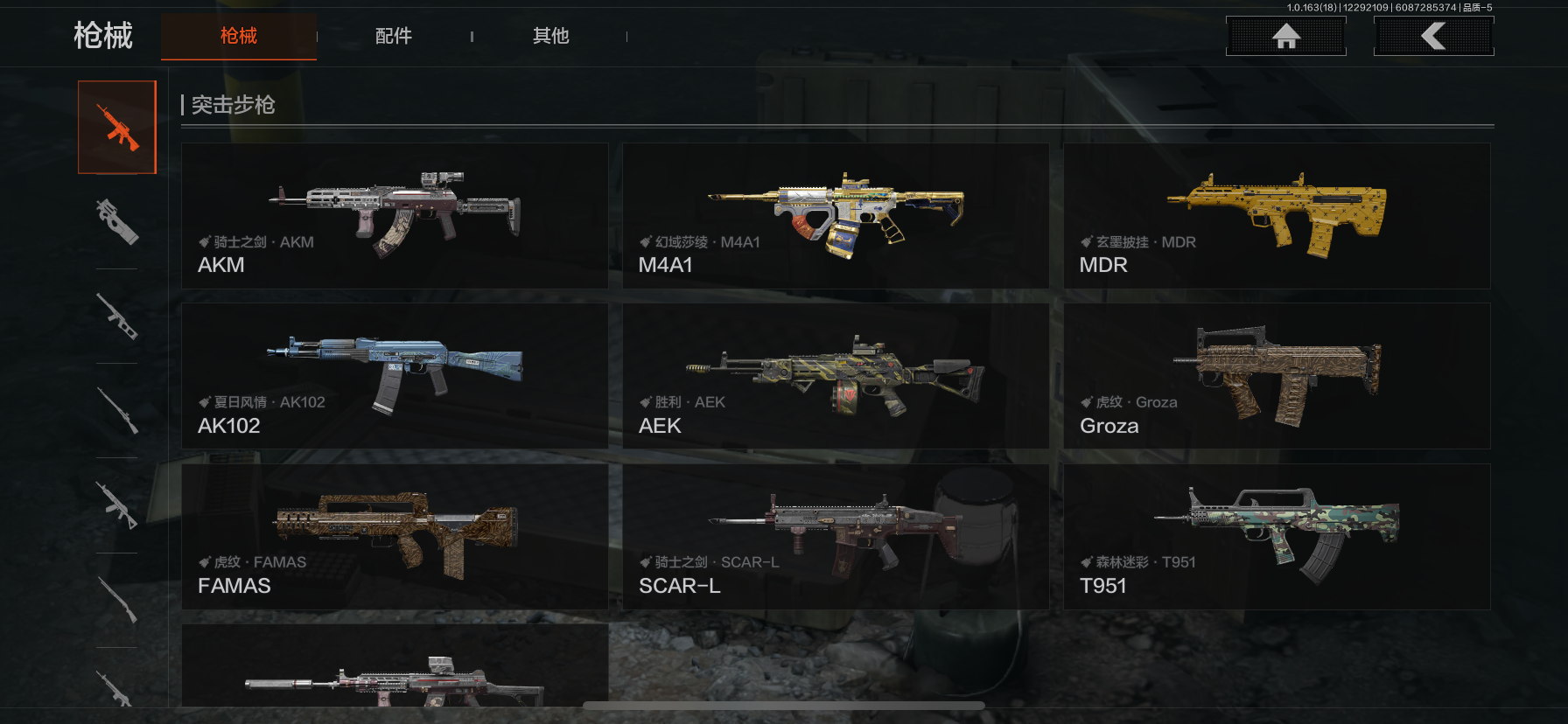Screen dimensions: 1568x724
Task: Pick the blue AK102 weapon card
Action: tap(395, 376)
